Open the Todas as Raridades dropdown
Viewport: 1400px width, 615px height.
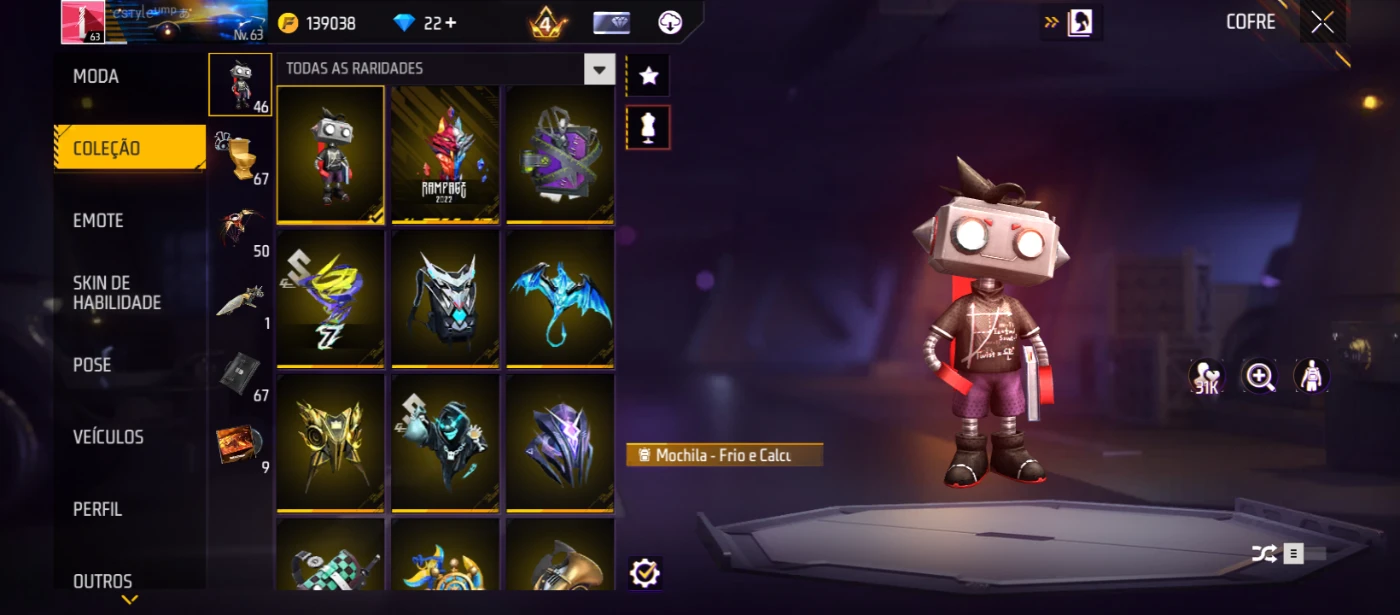coord(599,69)
